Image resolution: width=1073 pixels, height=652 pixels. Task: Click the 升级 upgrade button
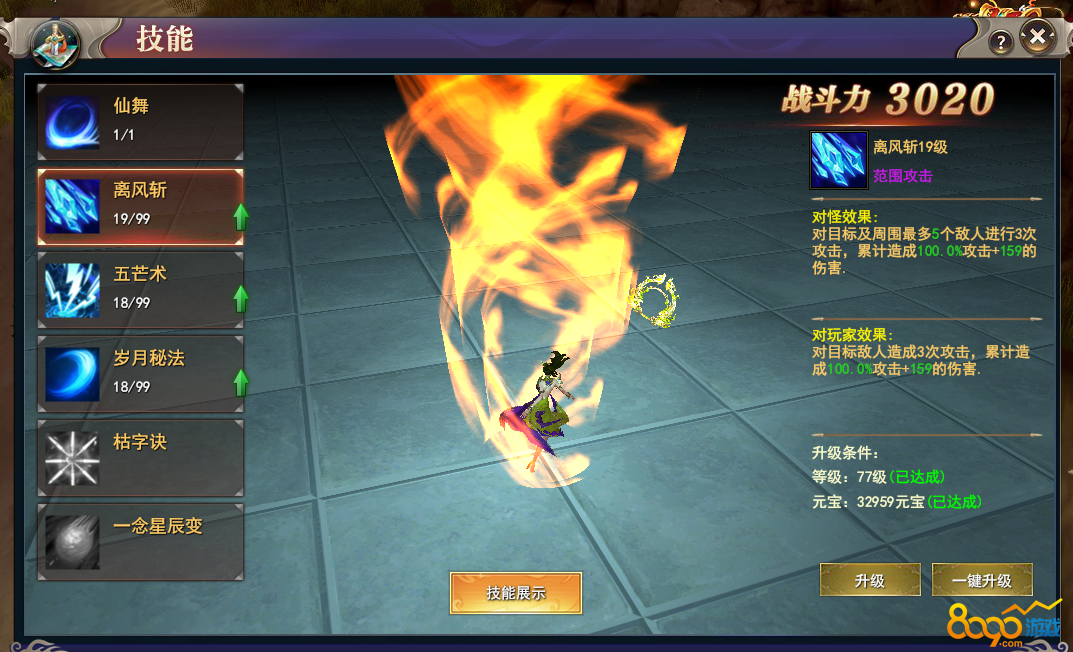point(870,580)
